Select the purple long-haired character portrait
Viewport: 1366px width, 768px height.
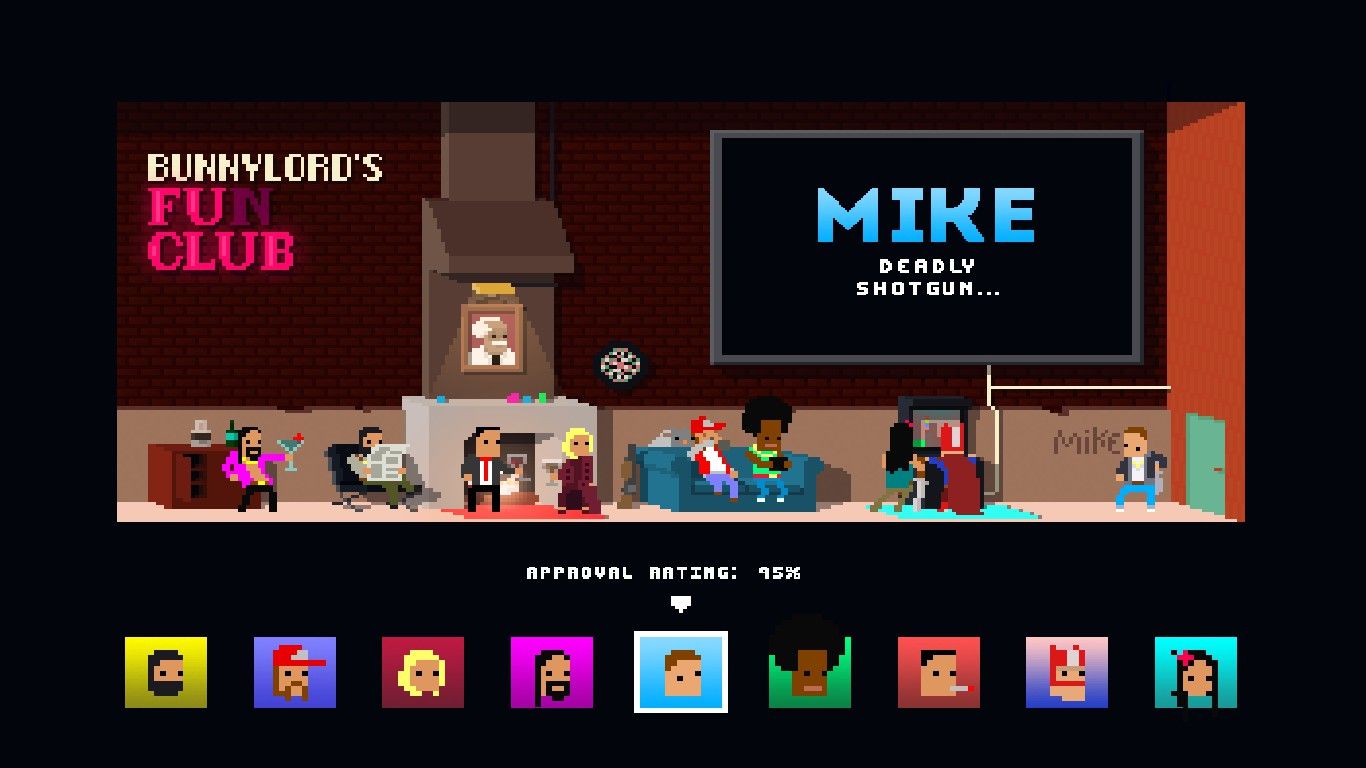[x=552, y=673]
